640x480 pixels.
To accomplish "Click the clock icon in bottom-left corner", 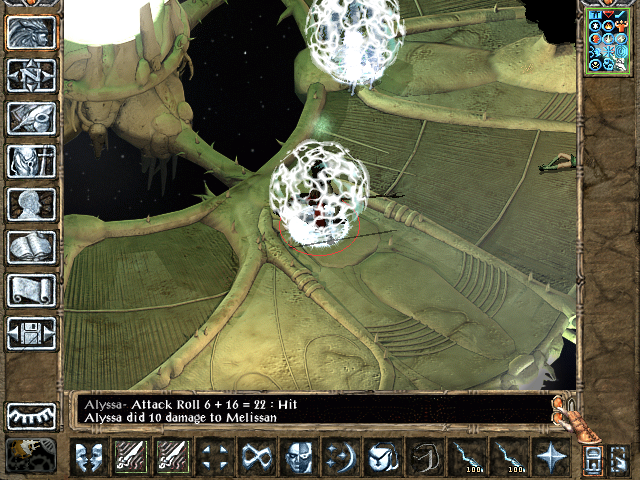I will click(x=30, y=455).
